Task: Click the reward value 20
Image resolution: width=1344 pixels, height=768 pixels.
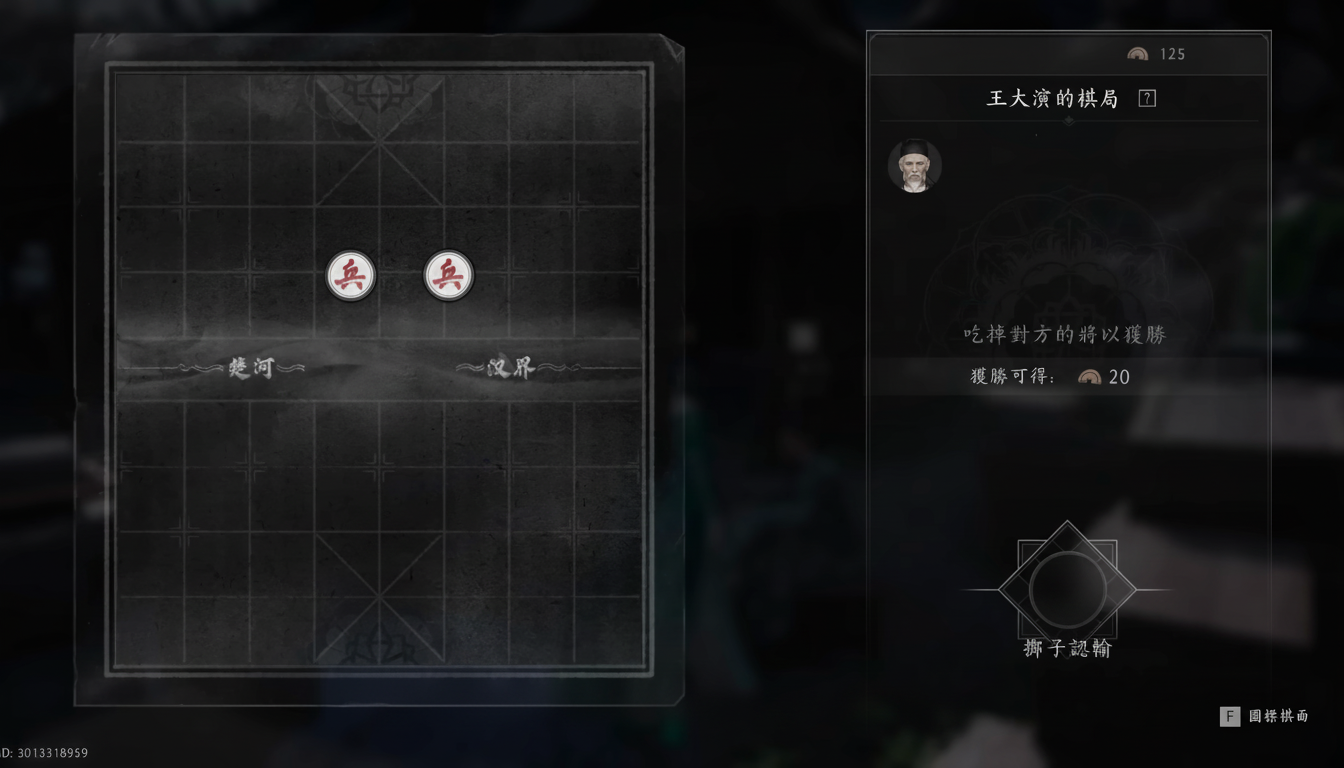Action: point(1119,377)
